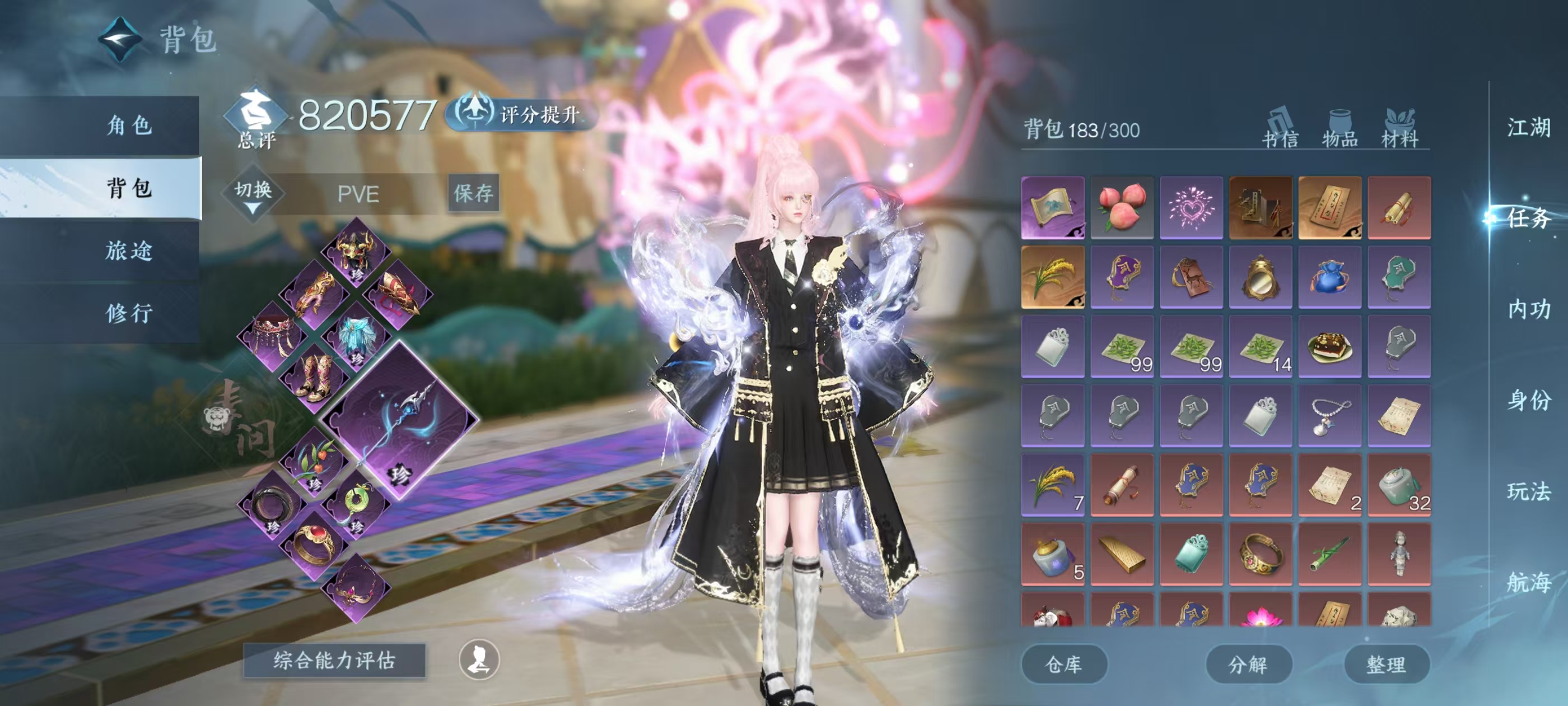Sort the bag with 整理
Image resolution: width=1568 pixels, height=706 pixels.
[1386, 665]
